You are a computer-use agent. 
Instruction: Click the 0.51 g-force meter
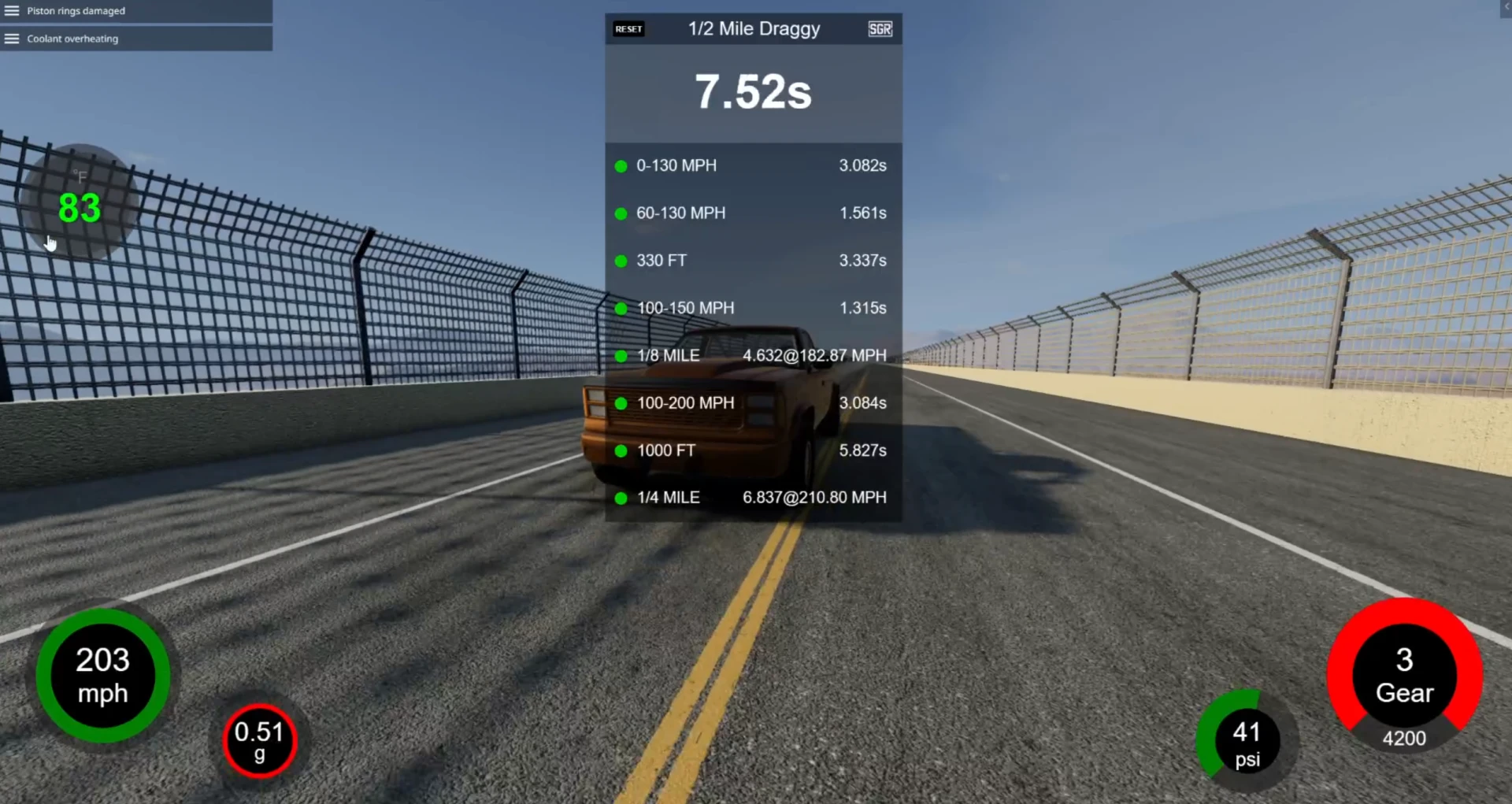pyautogui.click(x=260, y=740)
